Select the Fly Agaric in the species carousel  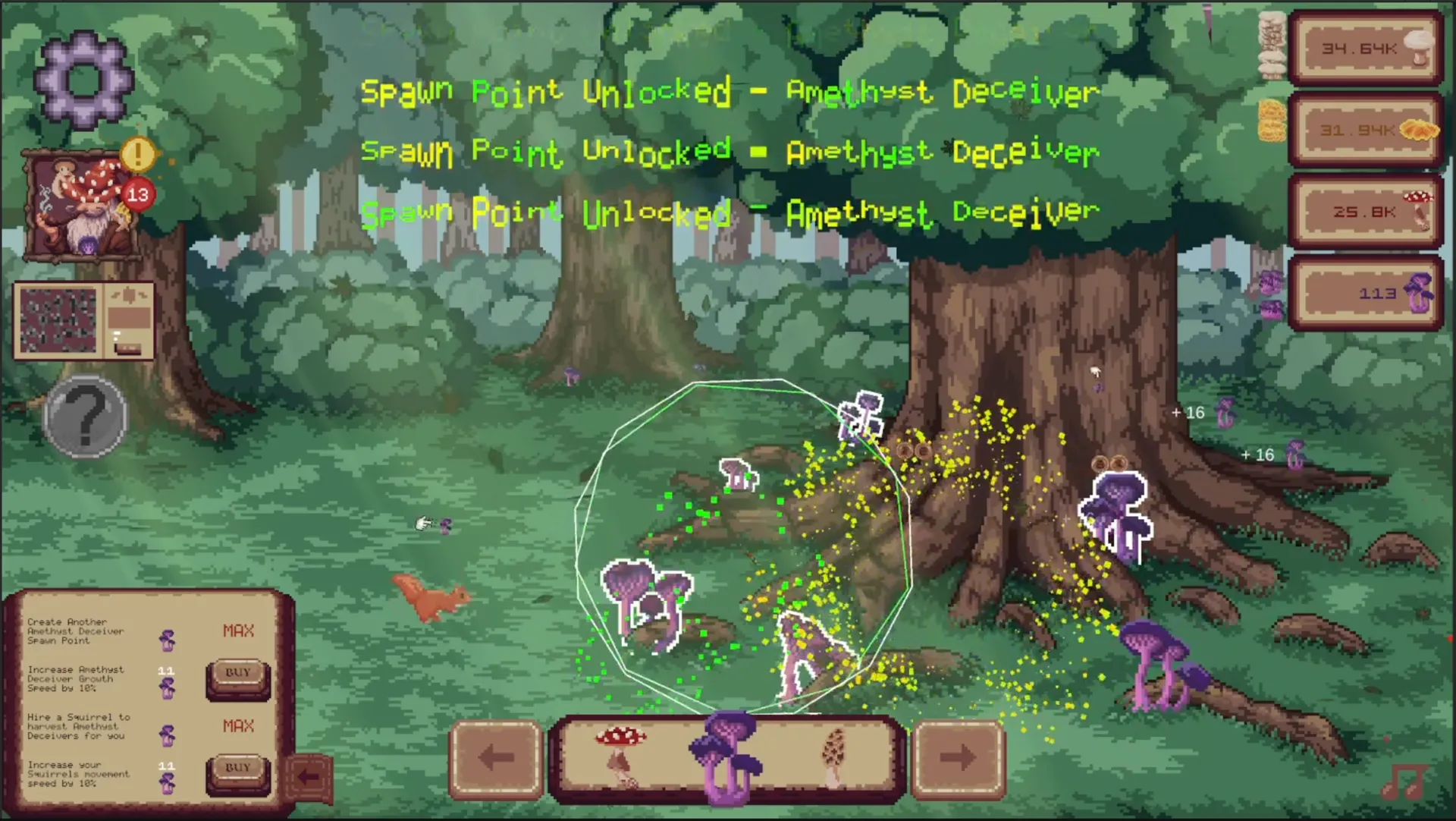click(x=622, y=755)
